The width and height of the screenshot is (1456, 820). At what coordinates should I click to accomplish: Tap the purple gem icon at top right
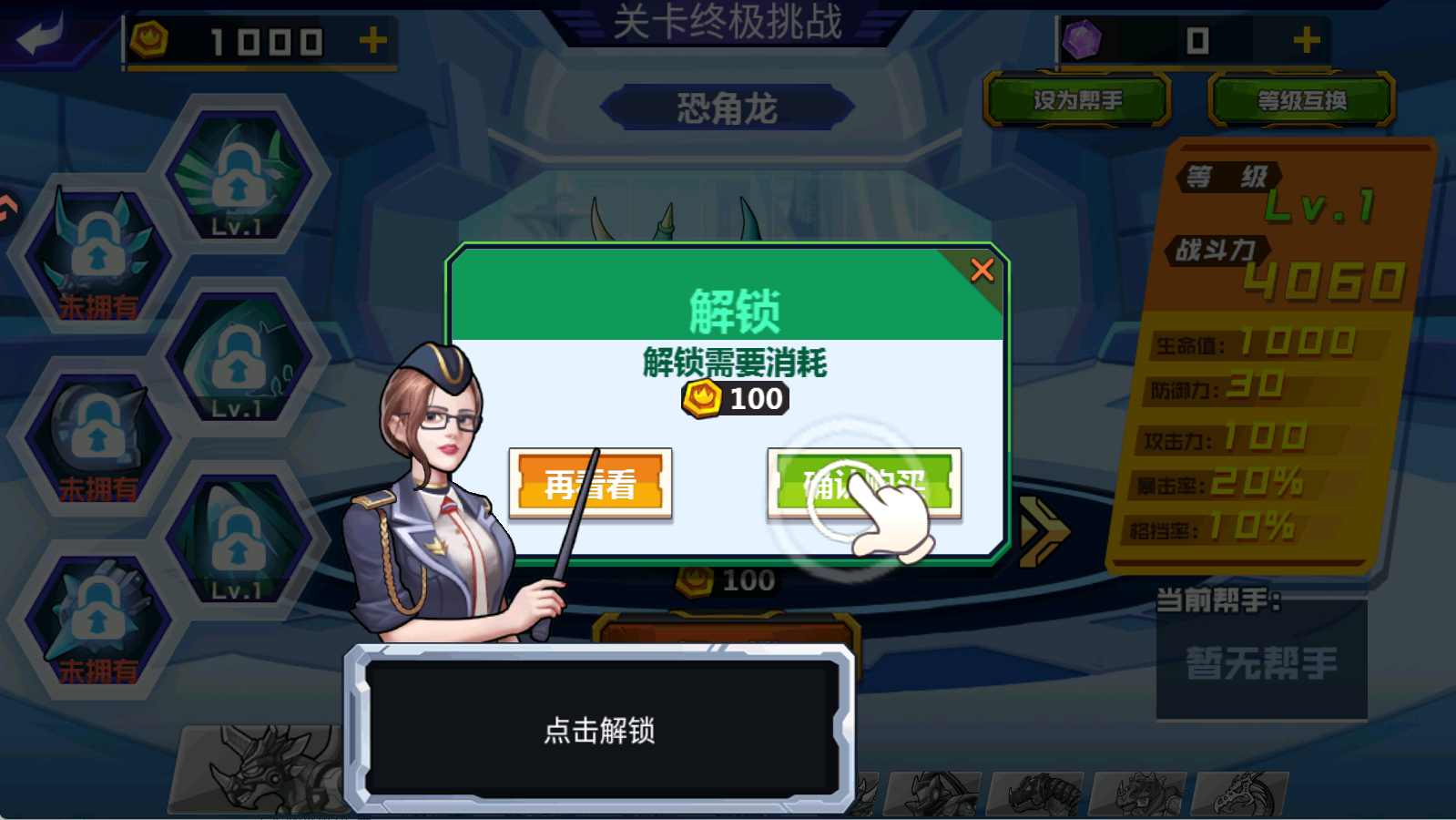pos(1080,38)
